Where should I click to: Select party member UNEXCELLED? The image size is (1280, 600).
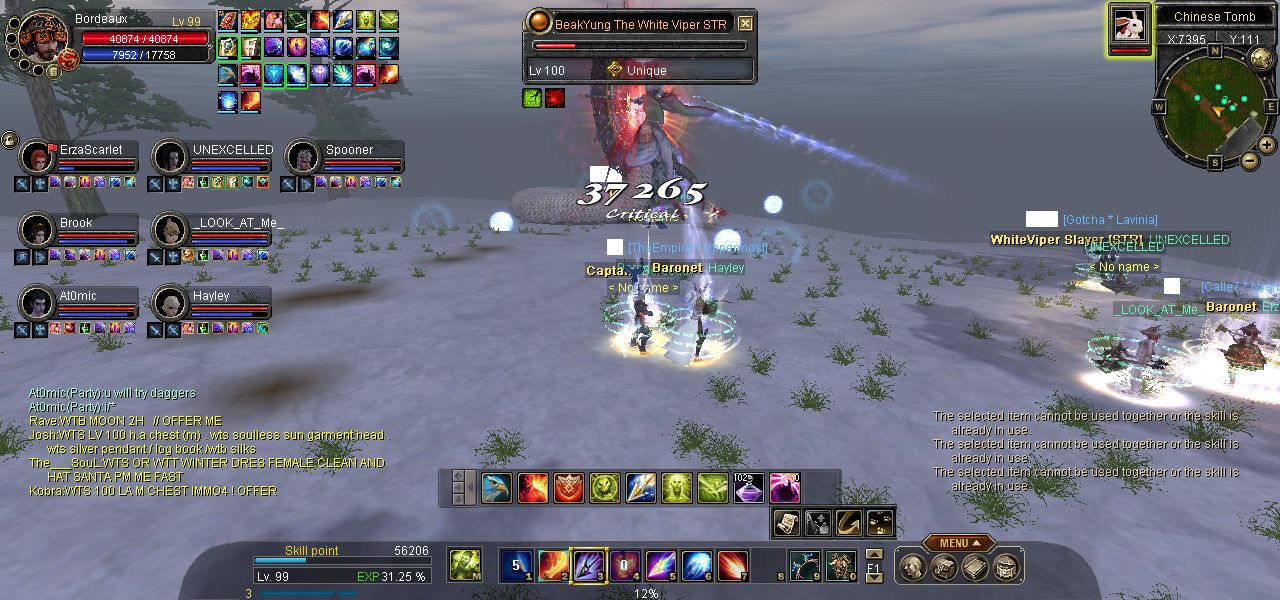coord(171,158)
